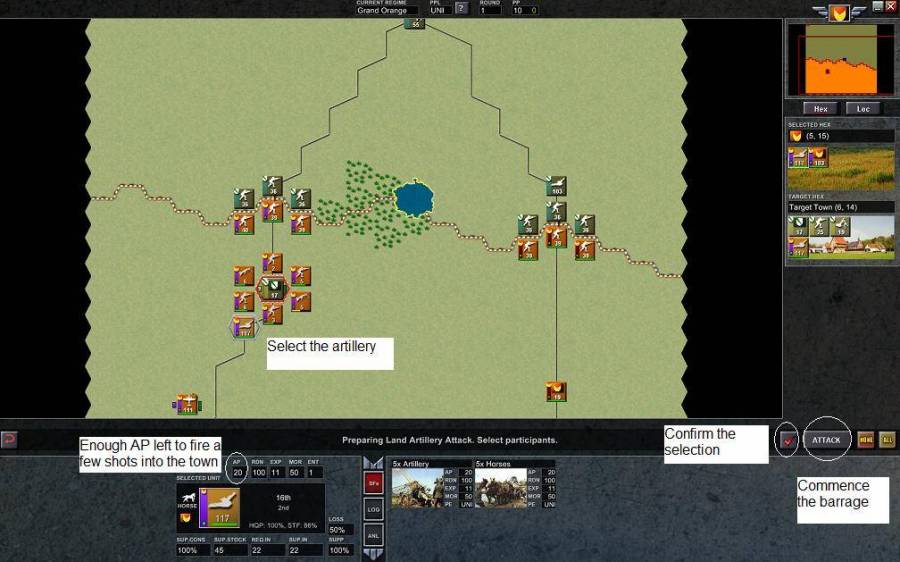Select ALL participants button
This screenshot has width=900, height=562.
(x=886, y=439)
